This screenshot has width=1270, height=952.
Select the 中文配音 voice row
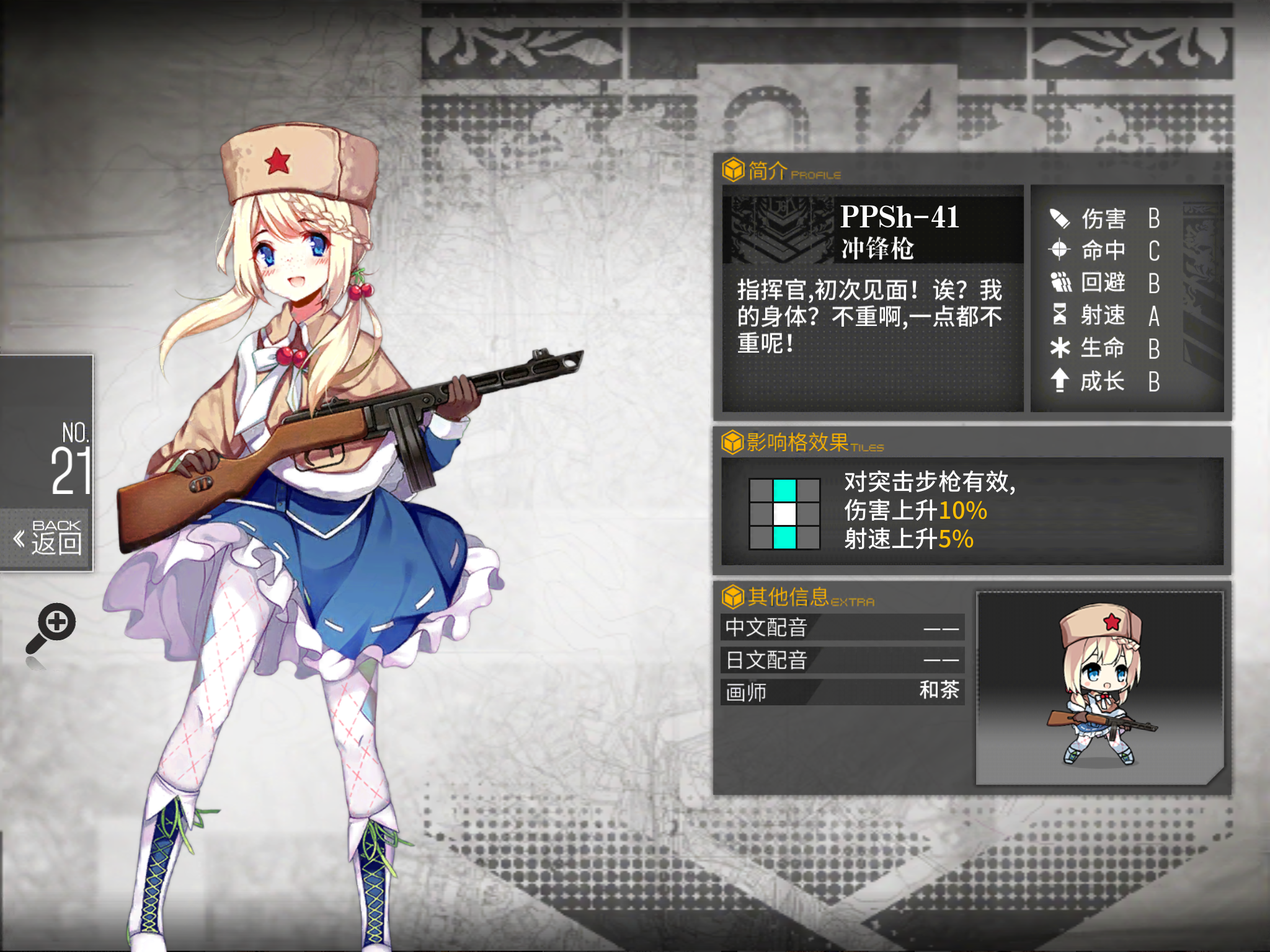click(842, 627)
